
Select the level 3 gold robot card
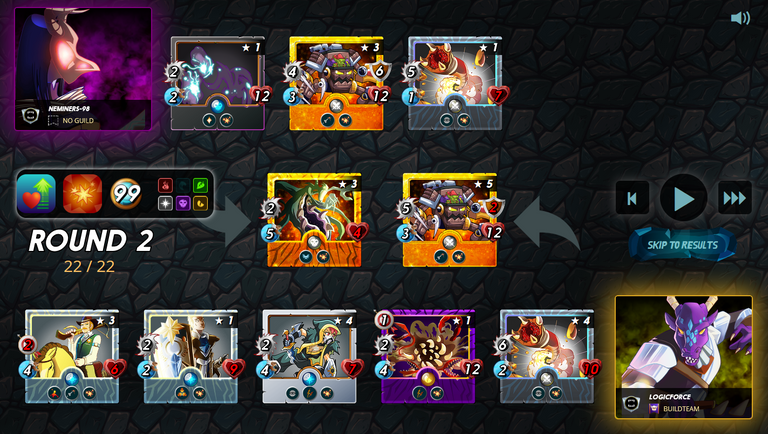(336, 83)
